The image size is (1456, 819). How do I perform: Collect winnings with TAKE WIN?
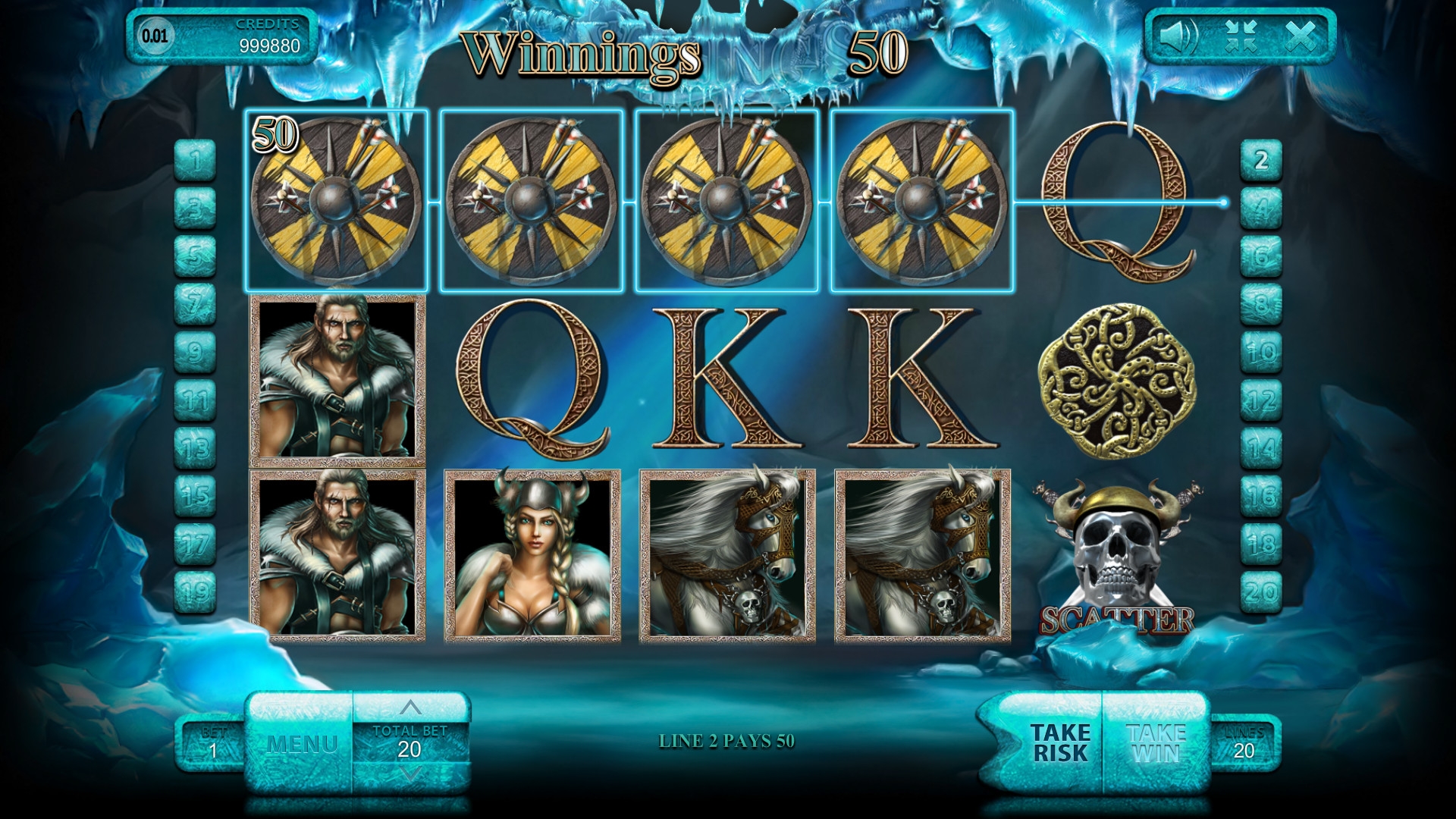click(1156, 743)
